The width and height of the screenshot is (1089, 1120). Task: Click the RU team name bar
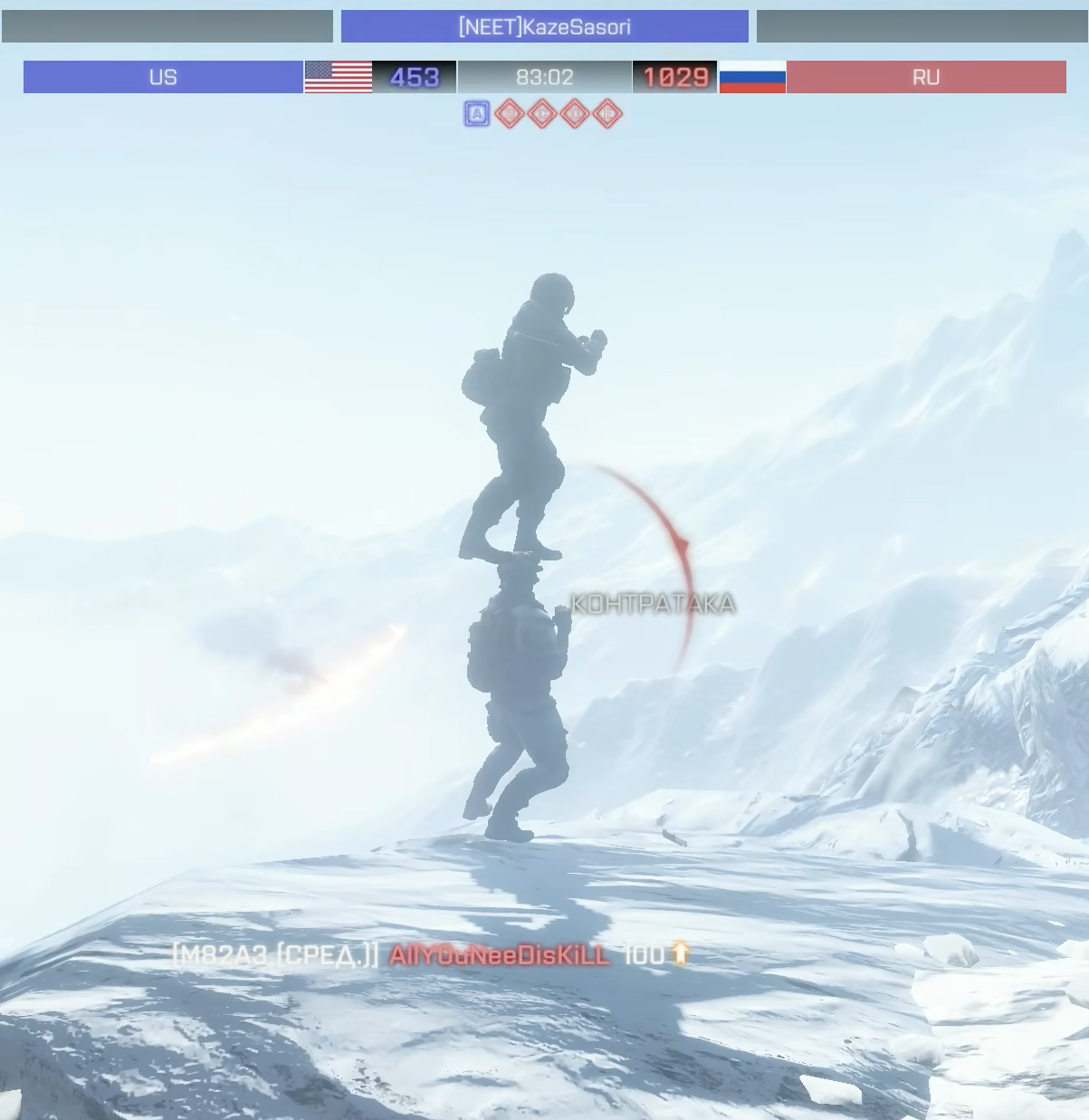[925, 77]
